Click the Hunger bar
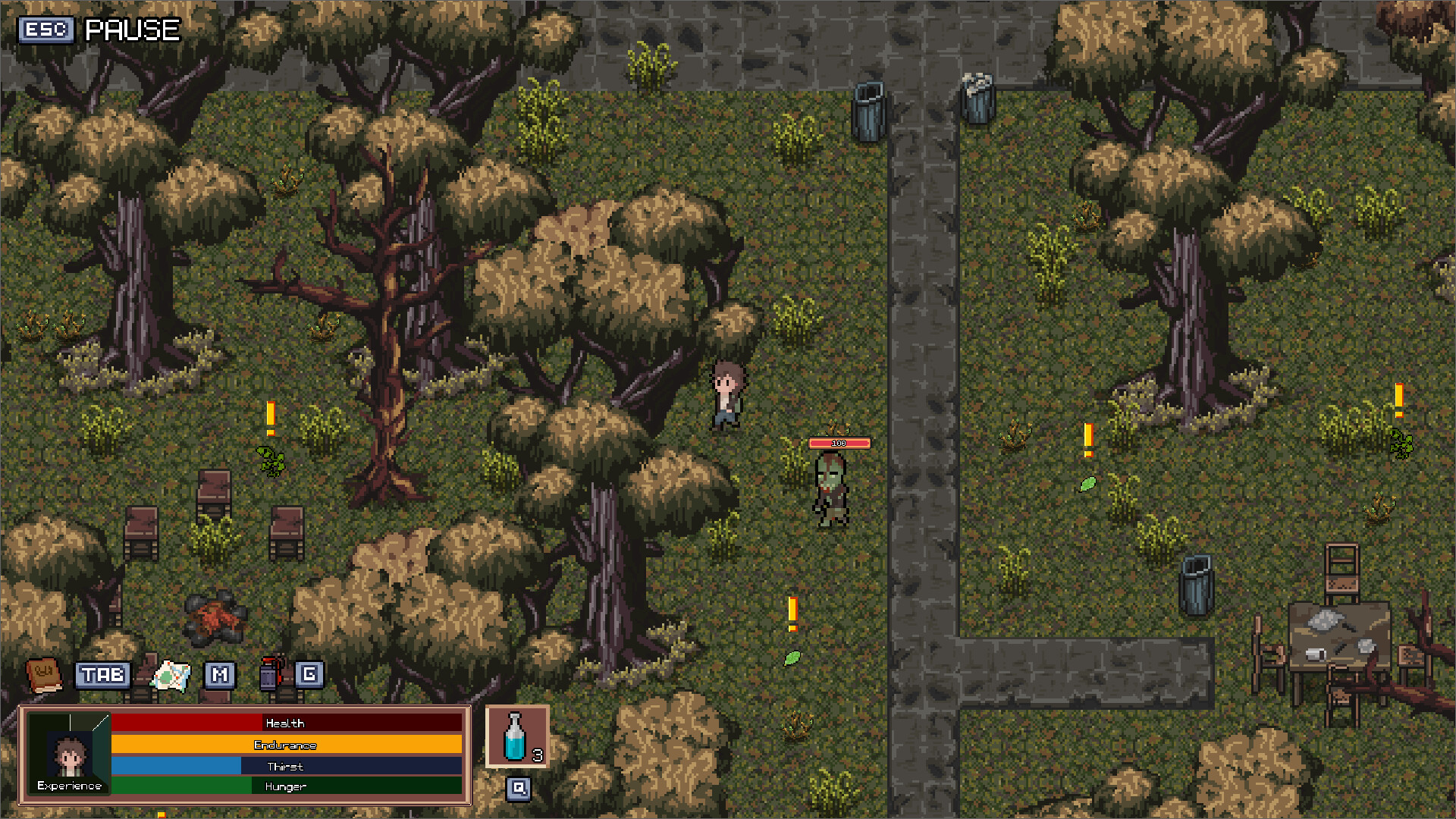This screenshot has width=1456, height=819. click(284, 786)
